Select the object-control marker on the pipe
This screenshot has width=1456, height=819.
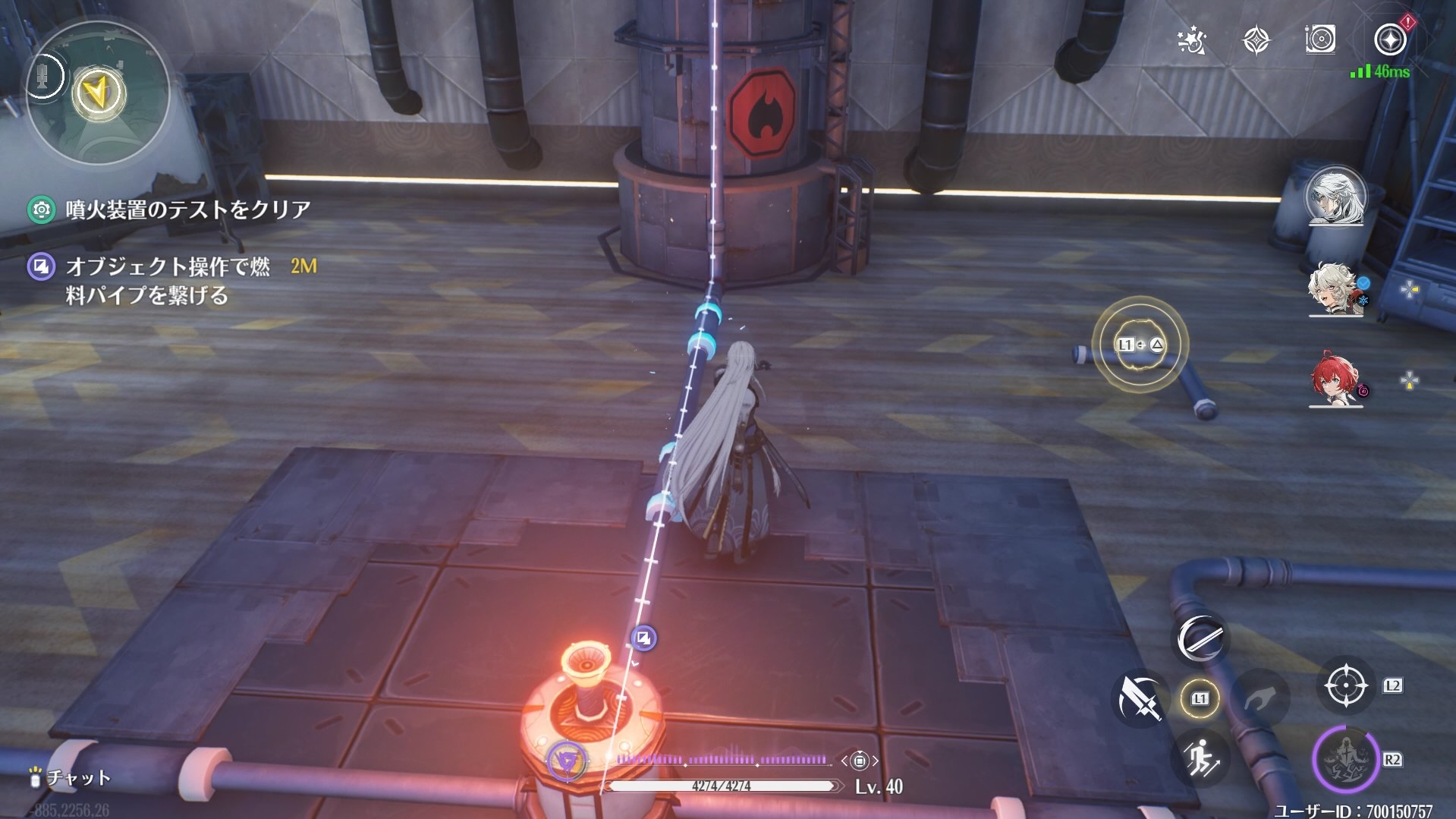point(643,638)
